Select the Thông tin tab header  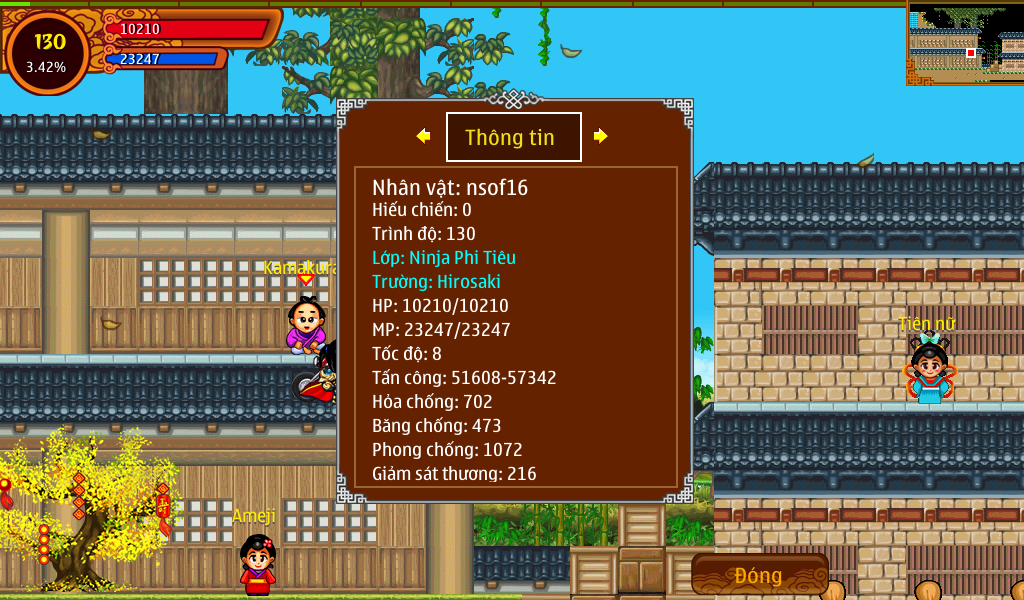click(x=513, y=137)
